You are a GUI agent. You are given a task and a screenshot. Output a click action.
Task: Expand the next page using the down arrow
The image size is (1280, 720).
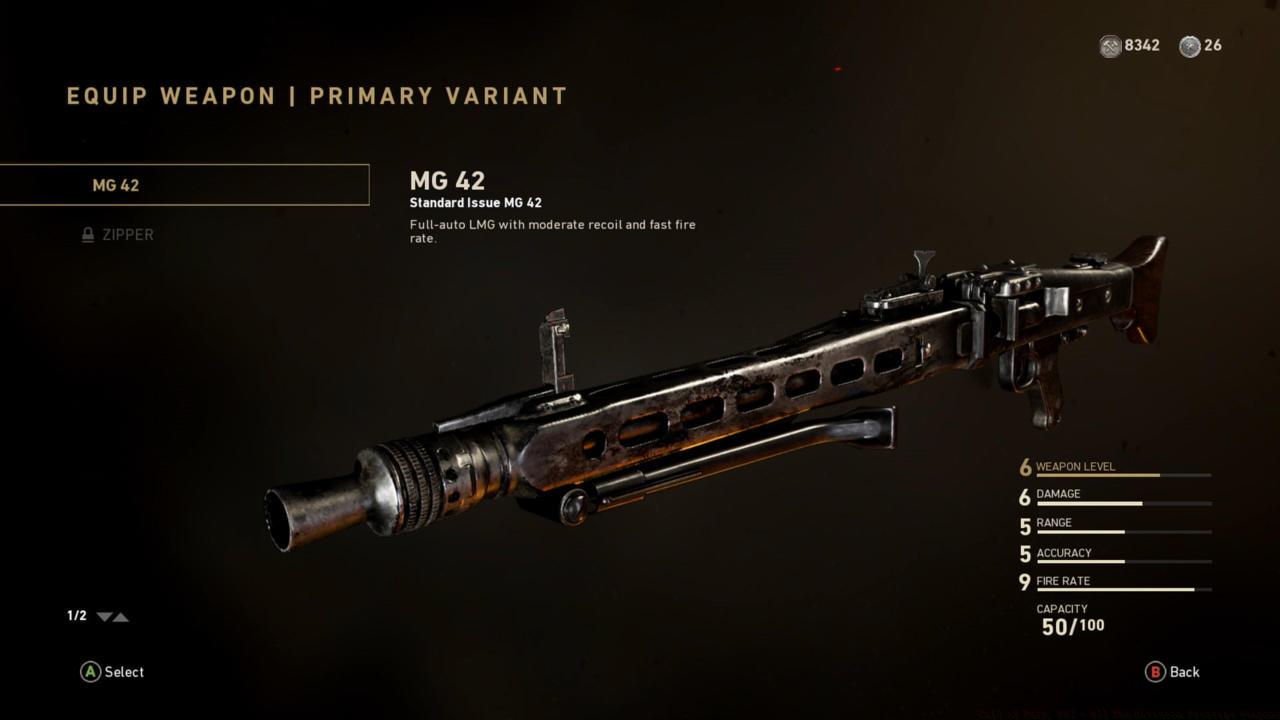103,617
